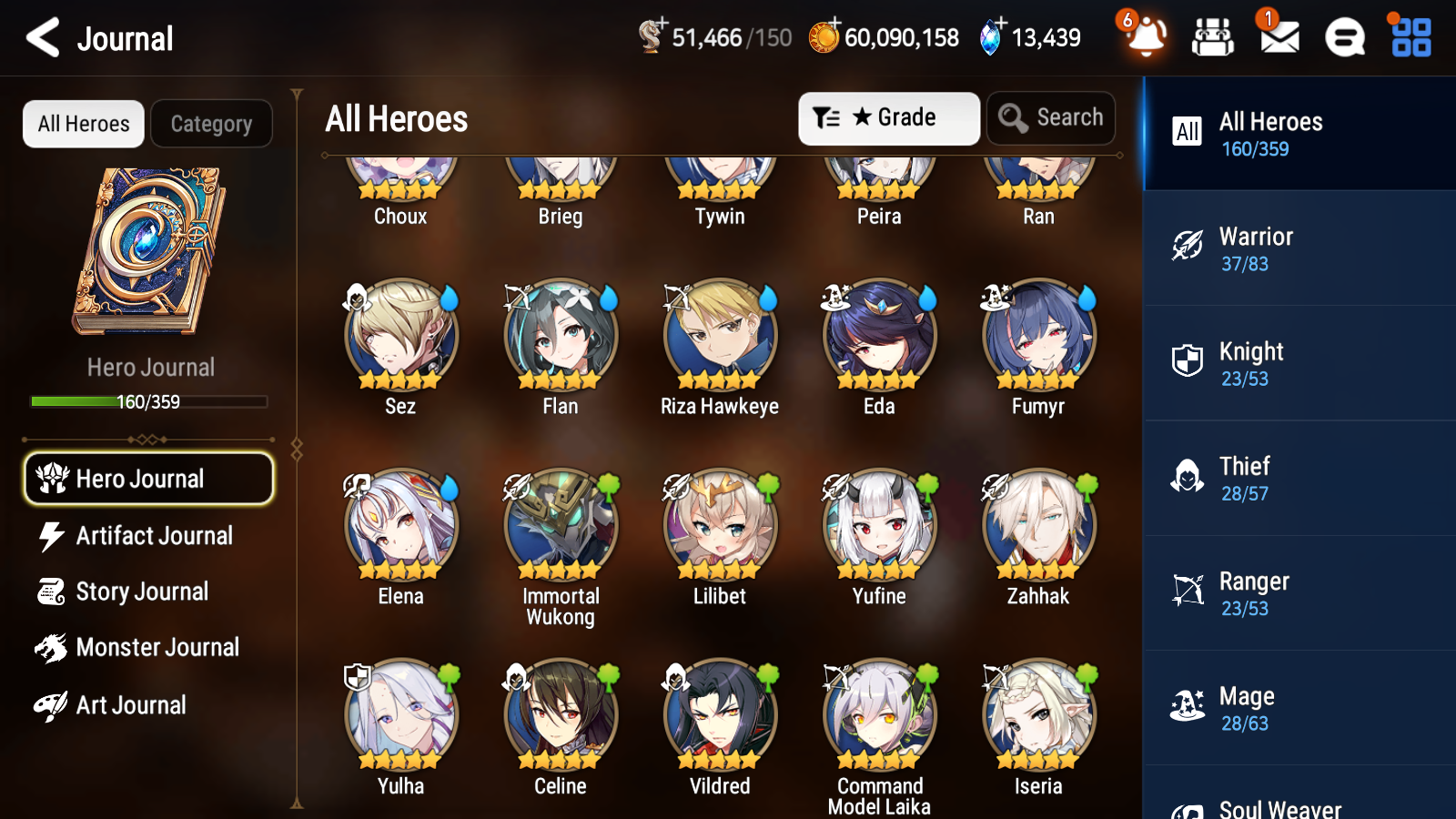Open the inventory chest
This screenshot has width=1456, height=819.
(x=1213, y=38)
